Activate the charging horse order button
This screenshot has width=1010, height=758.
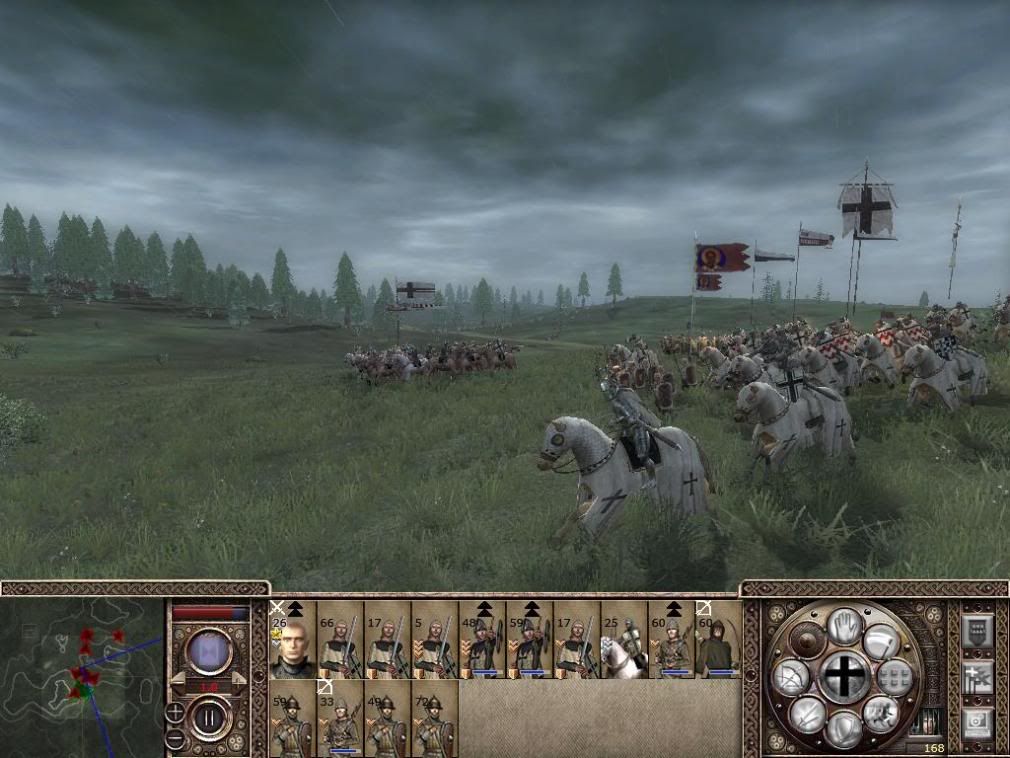pos(881,713)
